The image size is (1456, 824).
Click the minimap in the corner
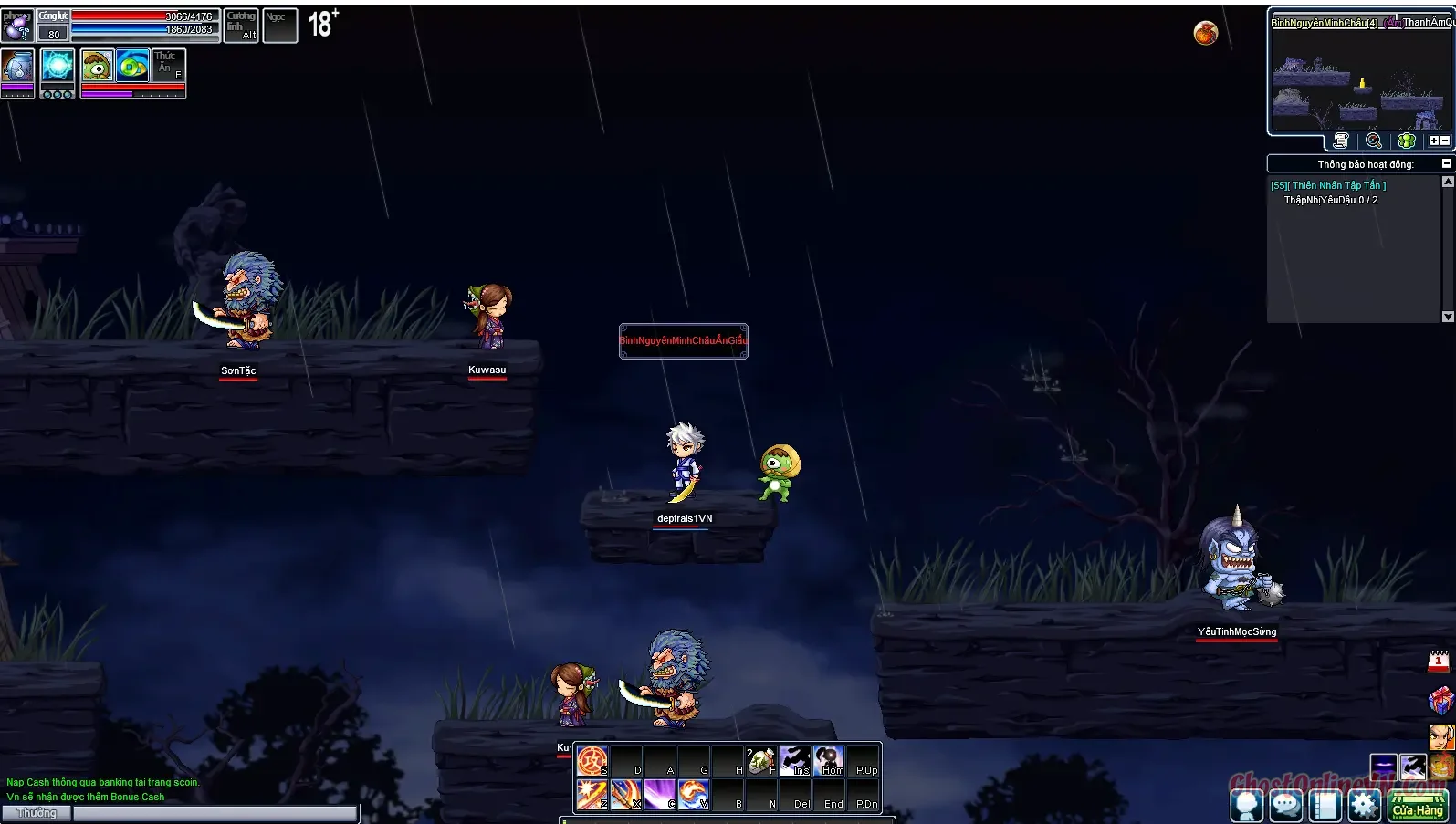(x=1358, y=82)
